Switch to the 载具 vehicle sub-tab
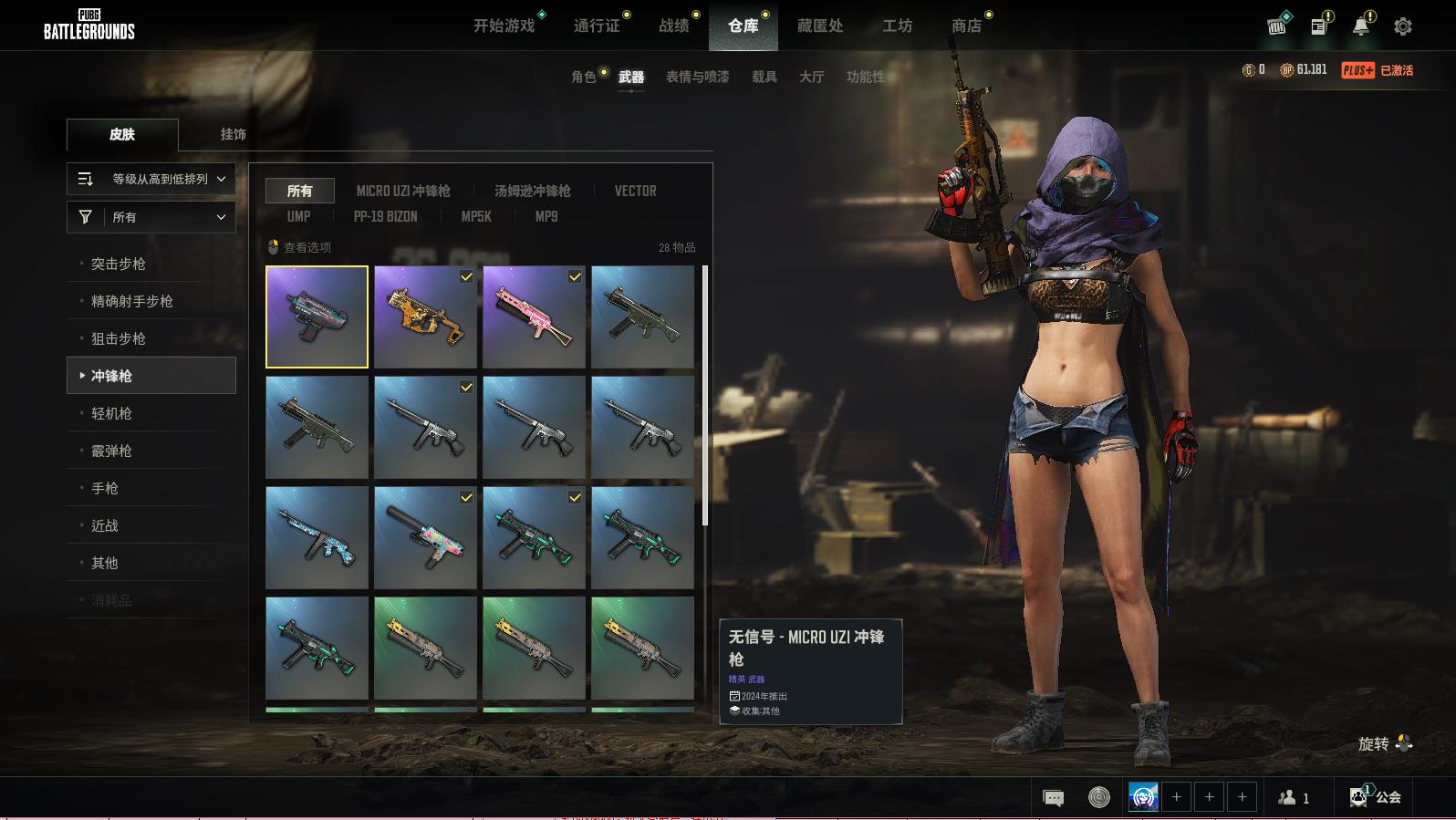Screen dimensions: 1456x820 click(x=764, y=77)
